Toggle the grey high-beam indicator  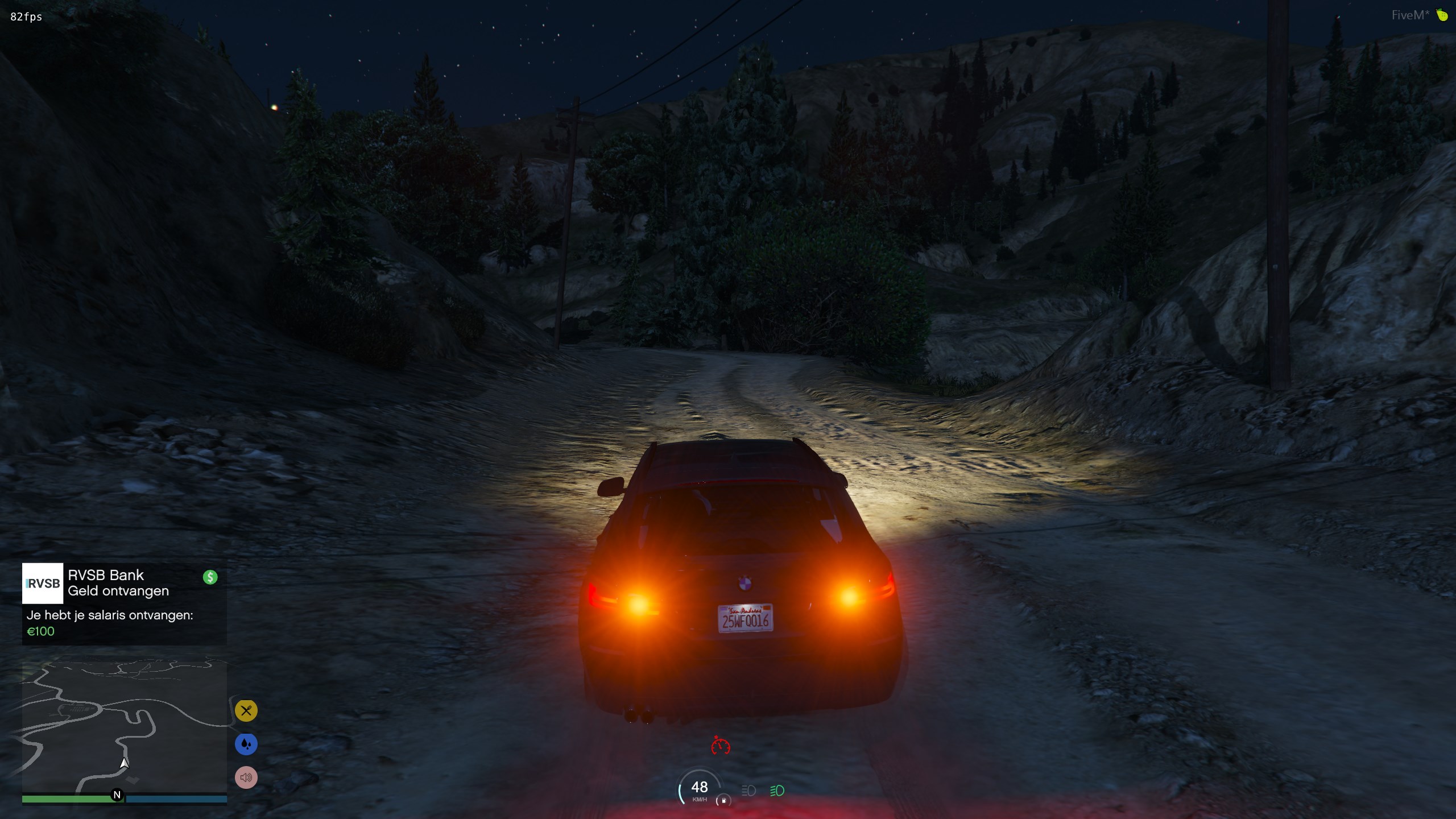pyautogui.click(x=748, y=791)
